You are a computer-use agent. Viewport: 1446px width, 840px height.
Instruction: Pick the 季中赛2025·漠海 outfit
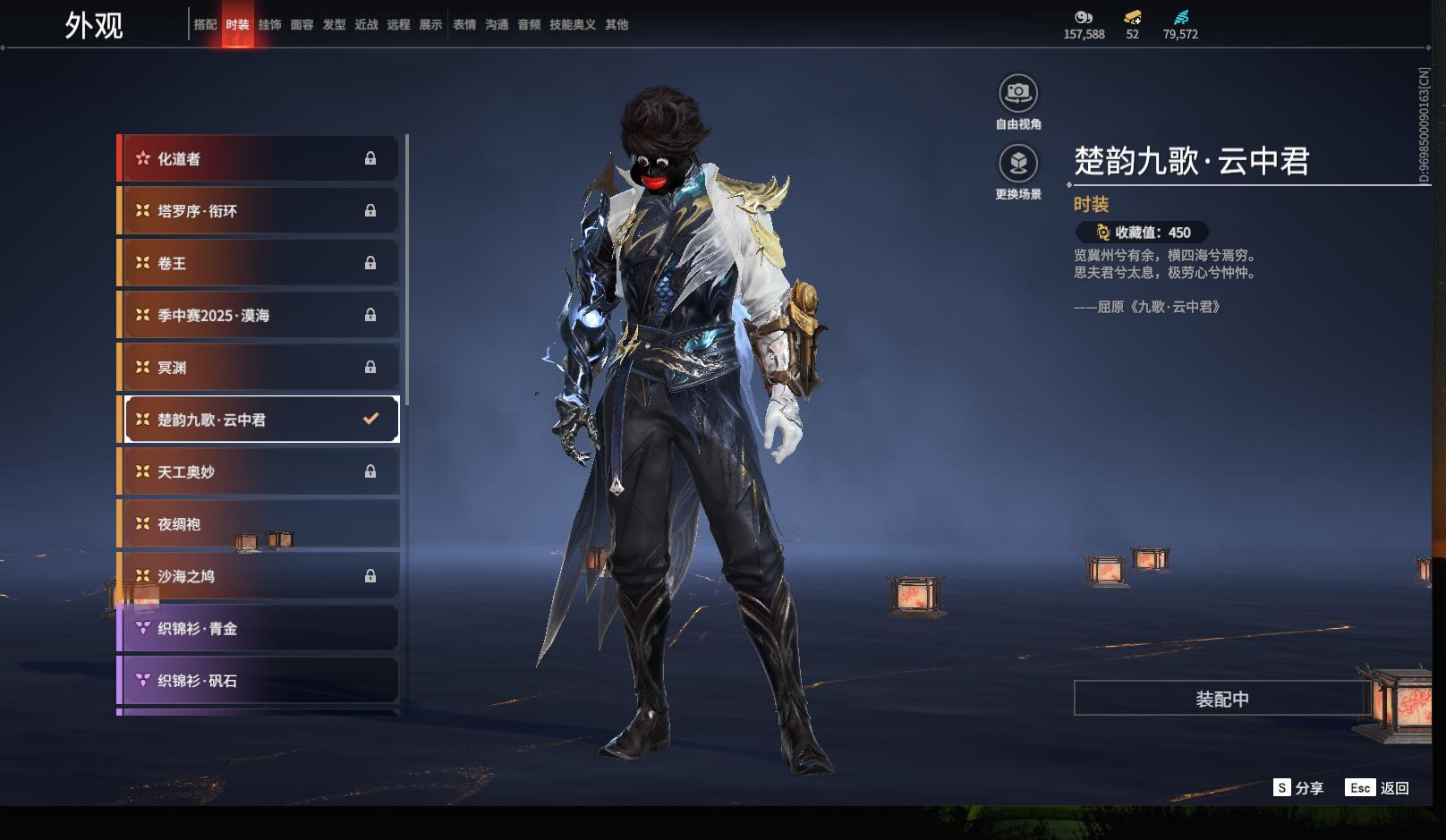click(259, 315)
